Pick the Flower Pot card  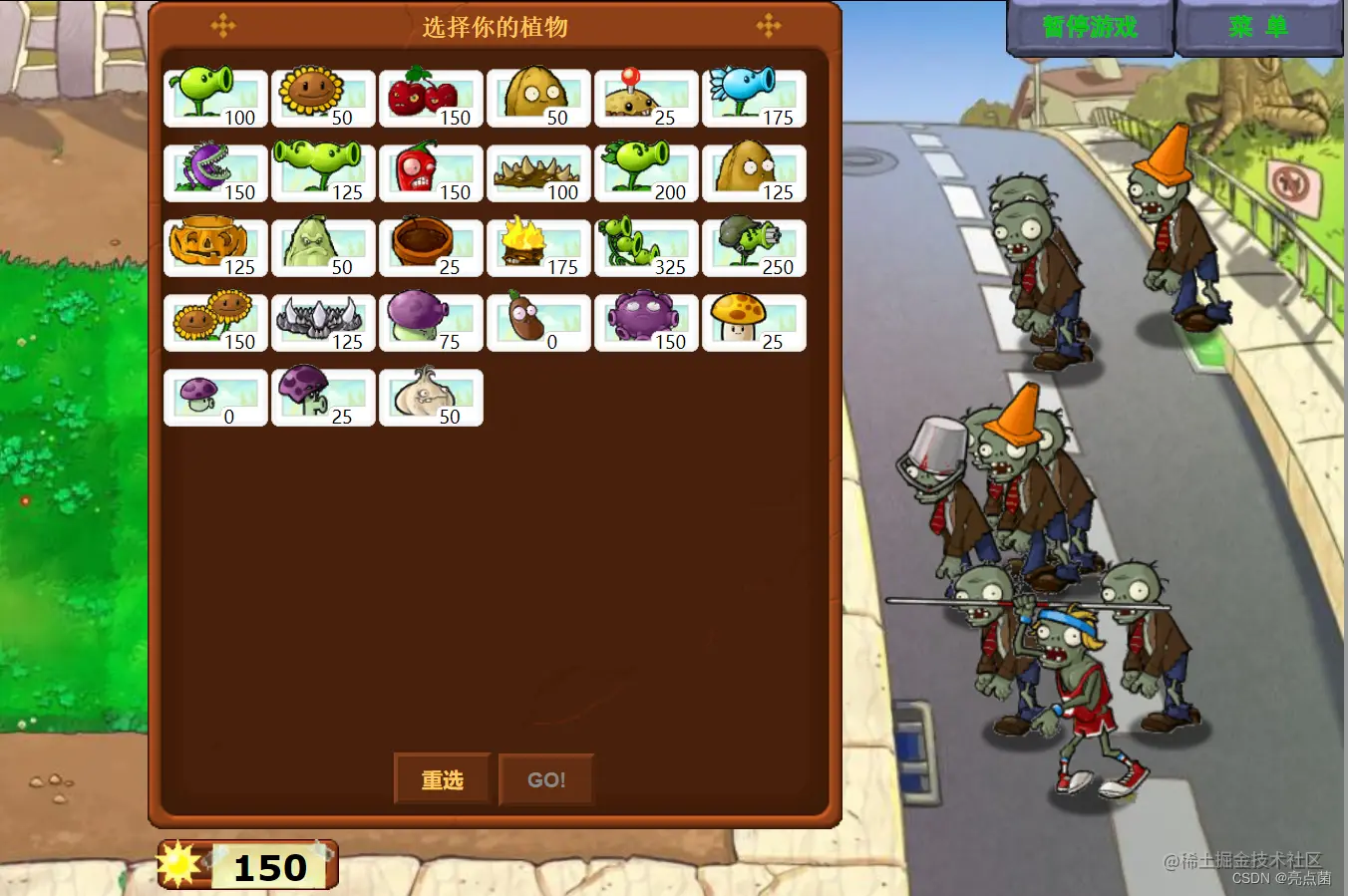(431, 248)
